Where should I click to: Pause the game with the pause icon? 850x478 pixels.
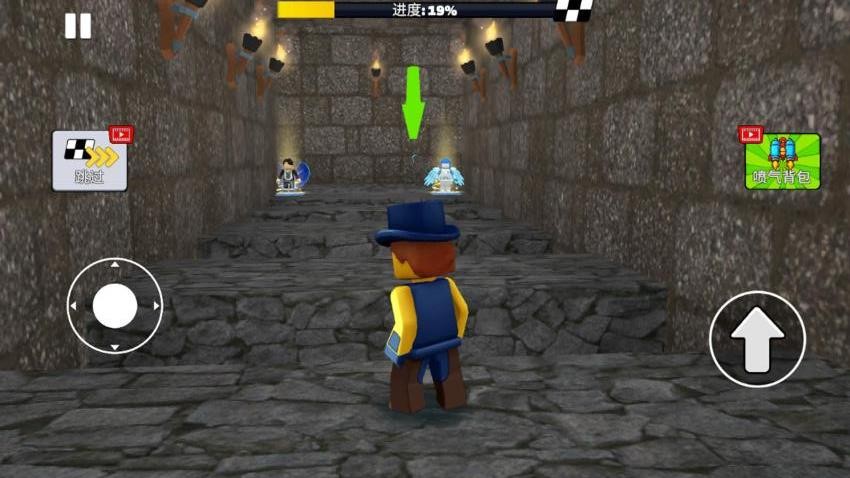tap(78, 26)
